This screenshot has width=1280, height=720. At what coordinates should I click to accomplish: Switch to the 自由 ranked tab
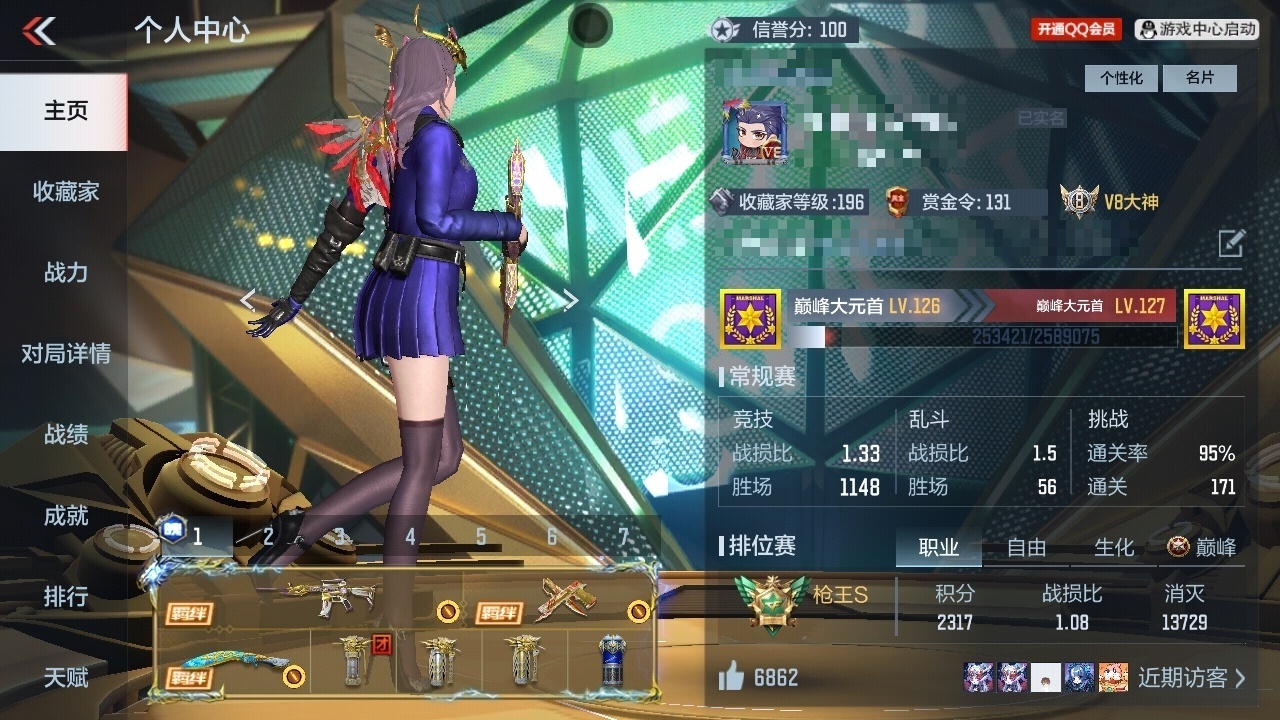point(1026,547)
